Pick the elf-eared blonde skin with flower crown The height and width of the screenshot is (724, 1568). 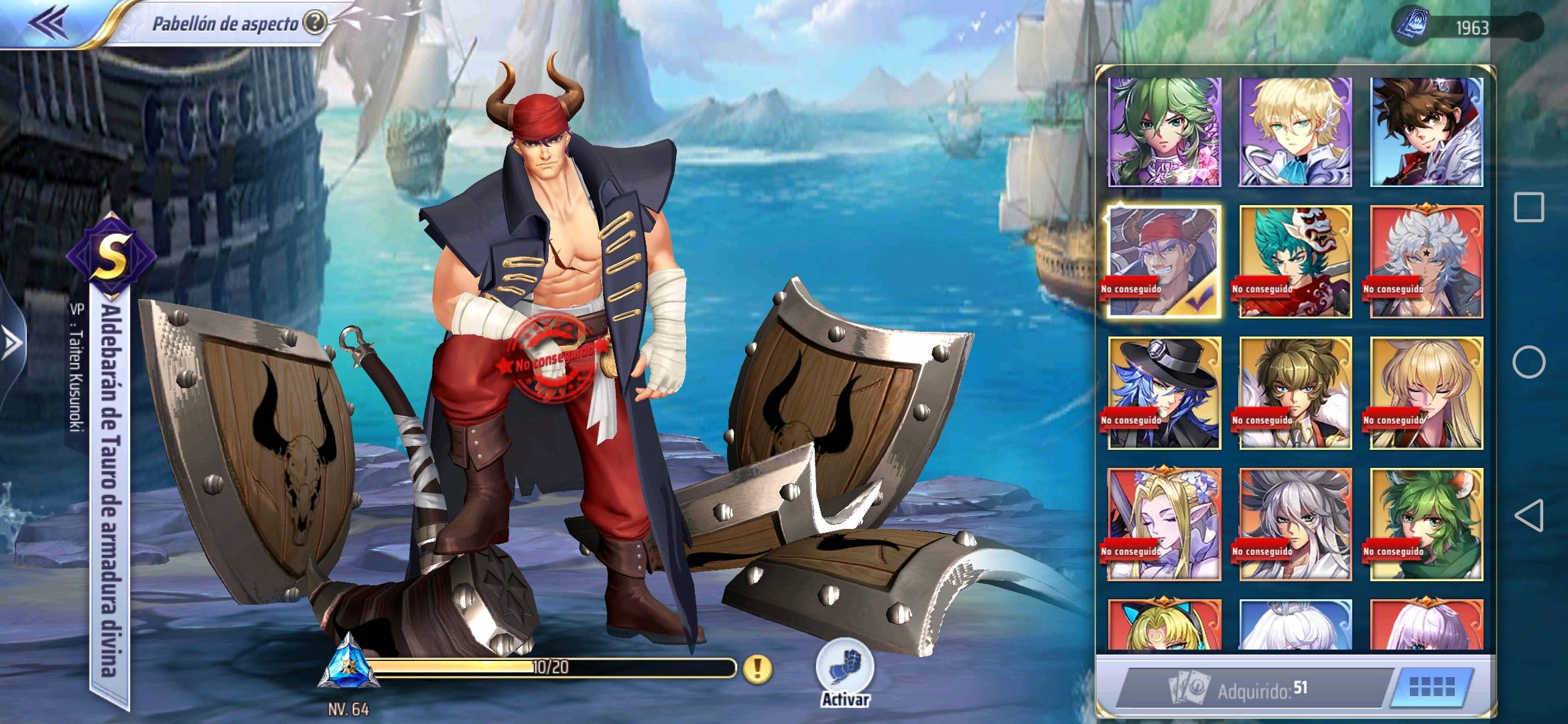click(x=1164, y=524)
